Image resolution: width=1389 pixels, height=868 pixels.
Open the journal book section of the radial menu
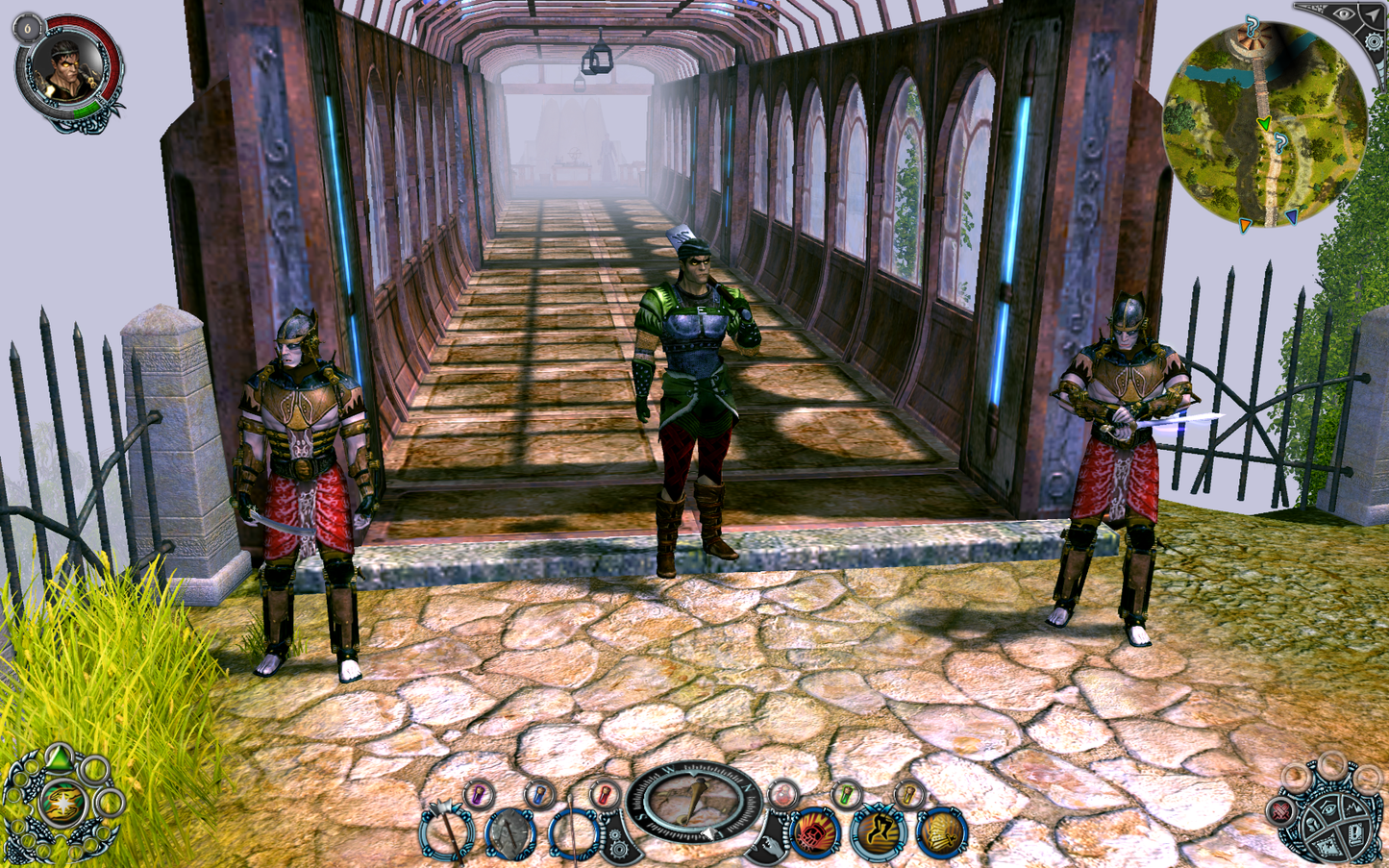click(x=1354, y=834)
